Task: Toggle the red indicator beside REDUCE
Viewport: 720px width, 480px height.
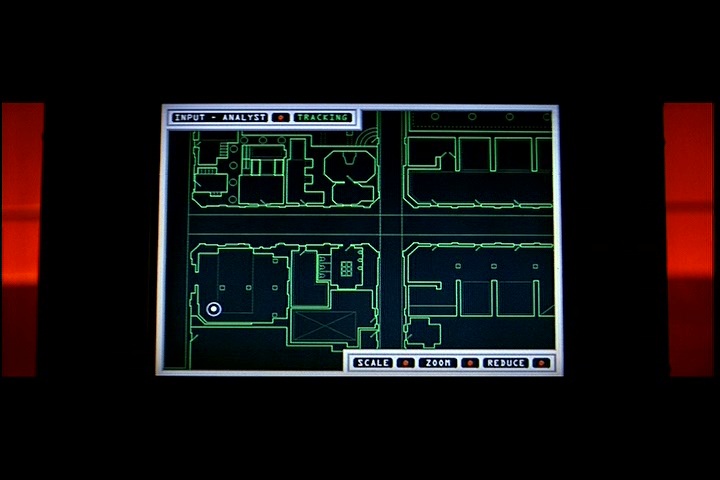Action: pos(540,363)
